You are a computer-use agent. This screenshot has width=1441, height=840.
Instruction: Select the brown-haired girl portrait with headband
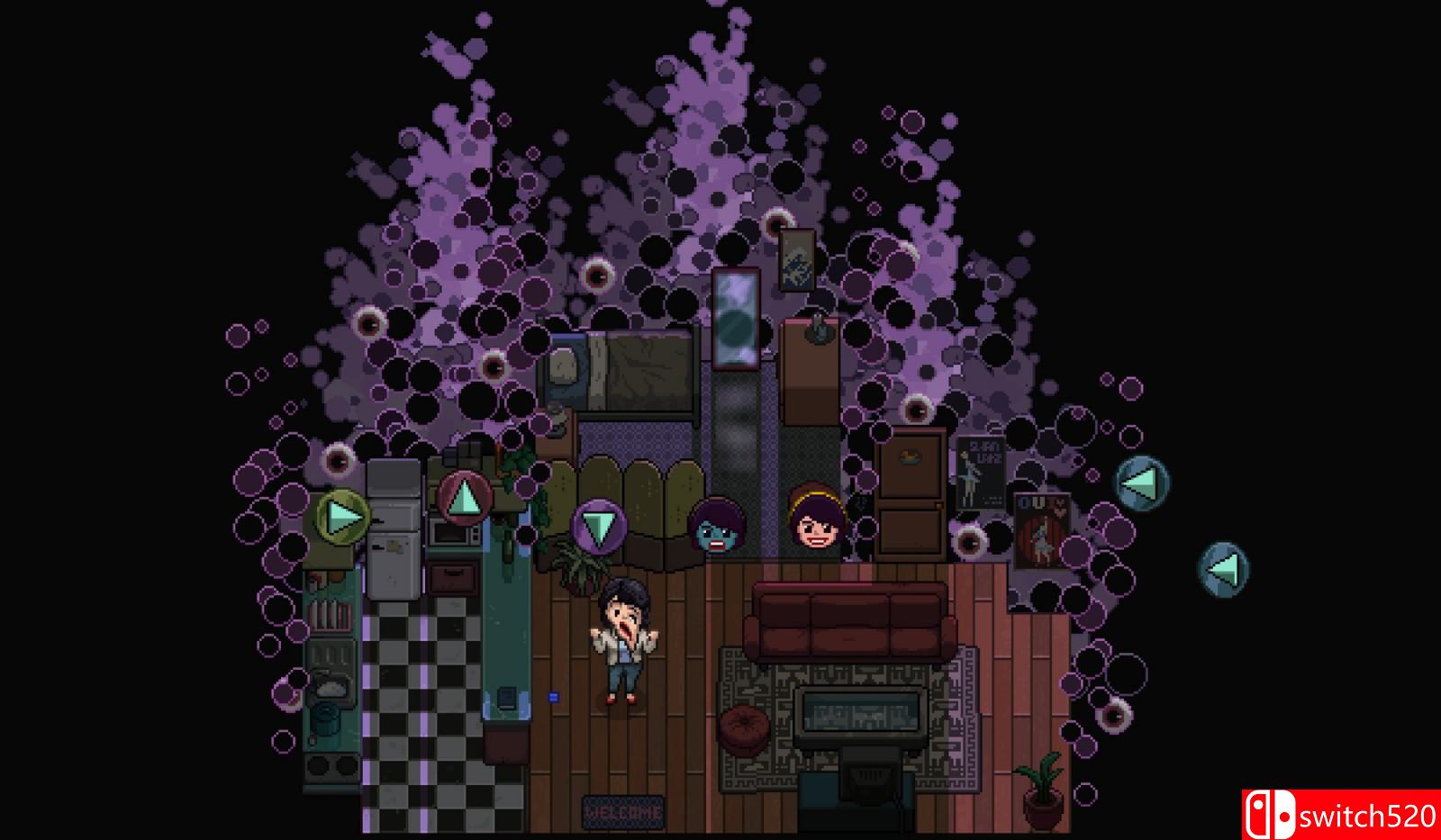[x=813, y=522]
